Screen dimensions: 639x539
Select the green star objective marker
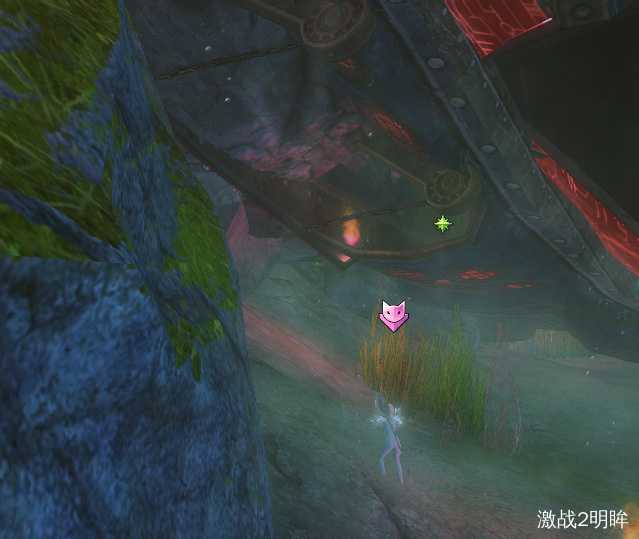pyautogui.click(x=442, y=223)
